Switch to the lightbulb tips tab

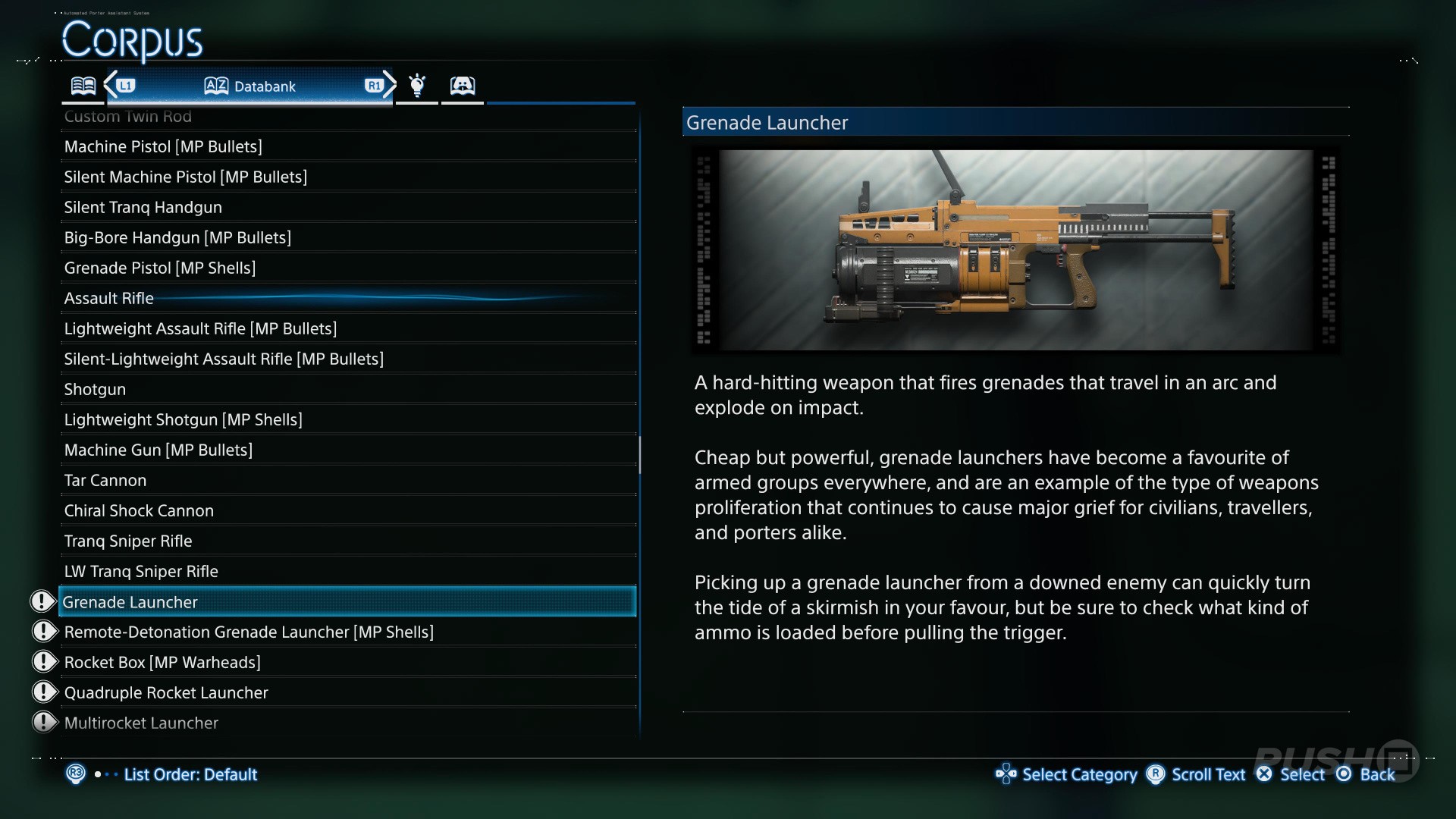click(x=417, y=86)
